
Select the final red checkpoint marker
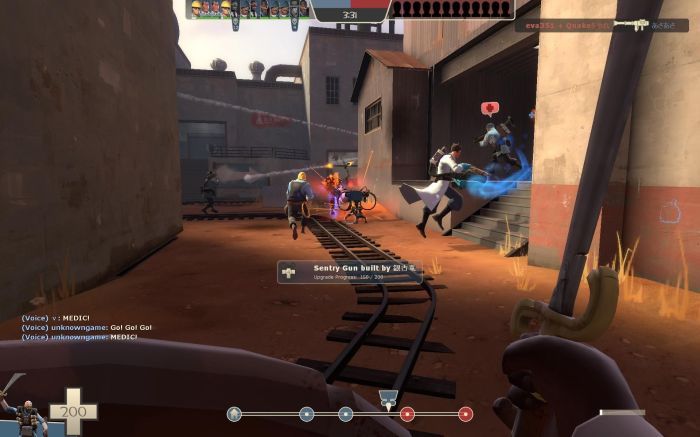[x=465, y=413]
